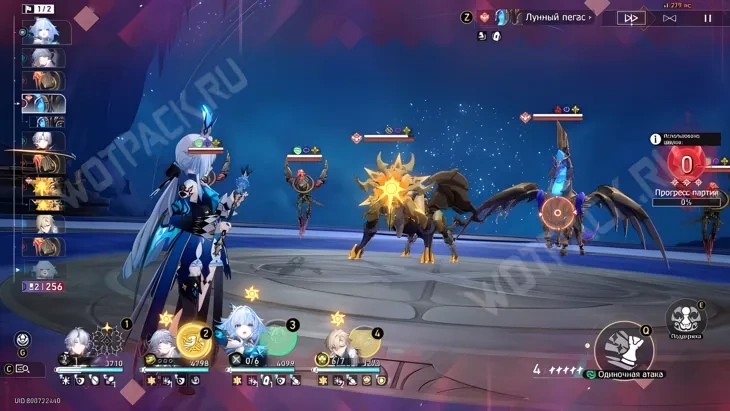Activate the Поддержка skill button
The image size is (730, 411).
pyautogui.click(x=685, y=319)
